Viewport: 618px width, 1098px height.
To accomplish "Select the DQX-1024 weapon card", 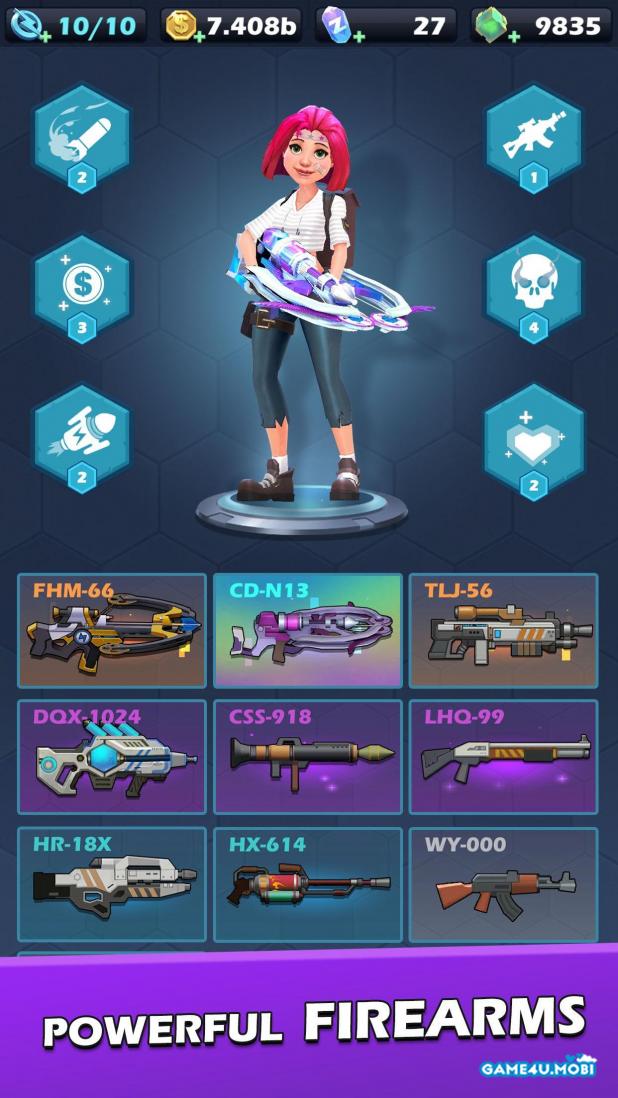I will click(x=112, y=757).
